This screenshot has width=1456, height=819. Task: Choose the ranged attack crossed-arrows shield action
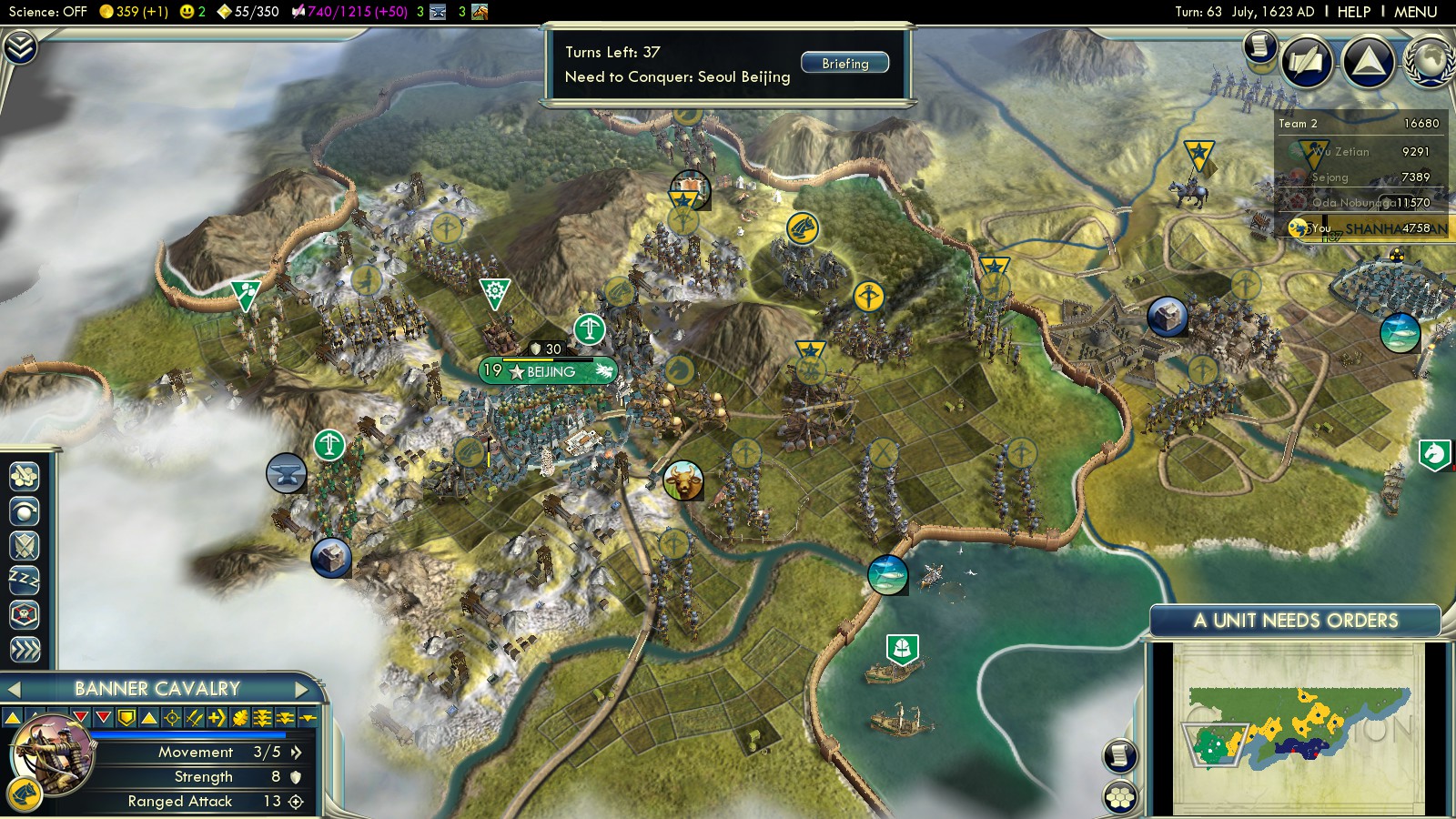24,545
